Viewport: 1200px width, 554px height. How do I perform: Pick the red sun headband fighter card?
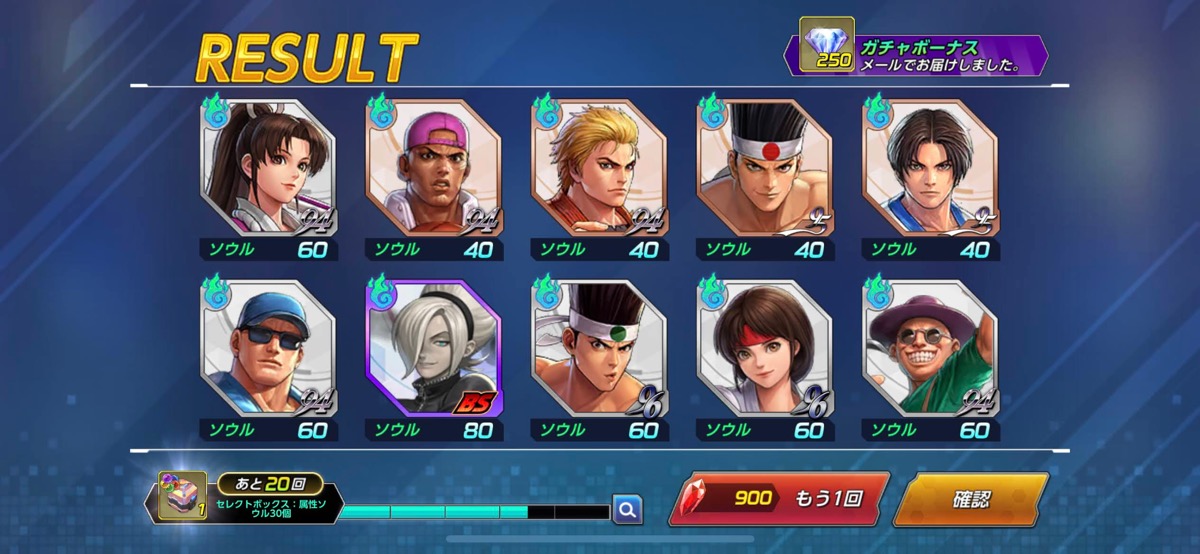[766, 168]
